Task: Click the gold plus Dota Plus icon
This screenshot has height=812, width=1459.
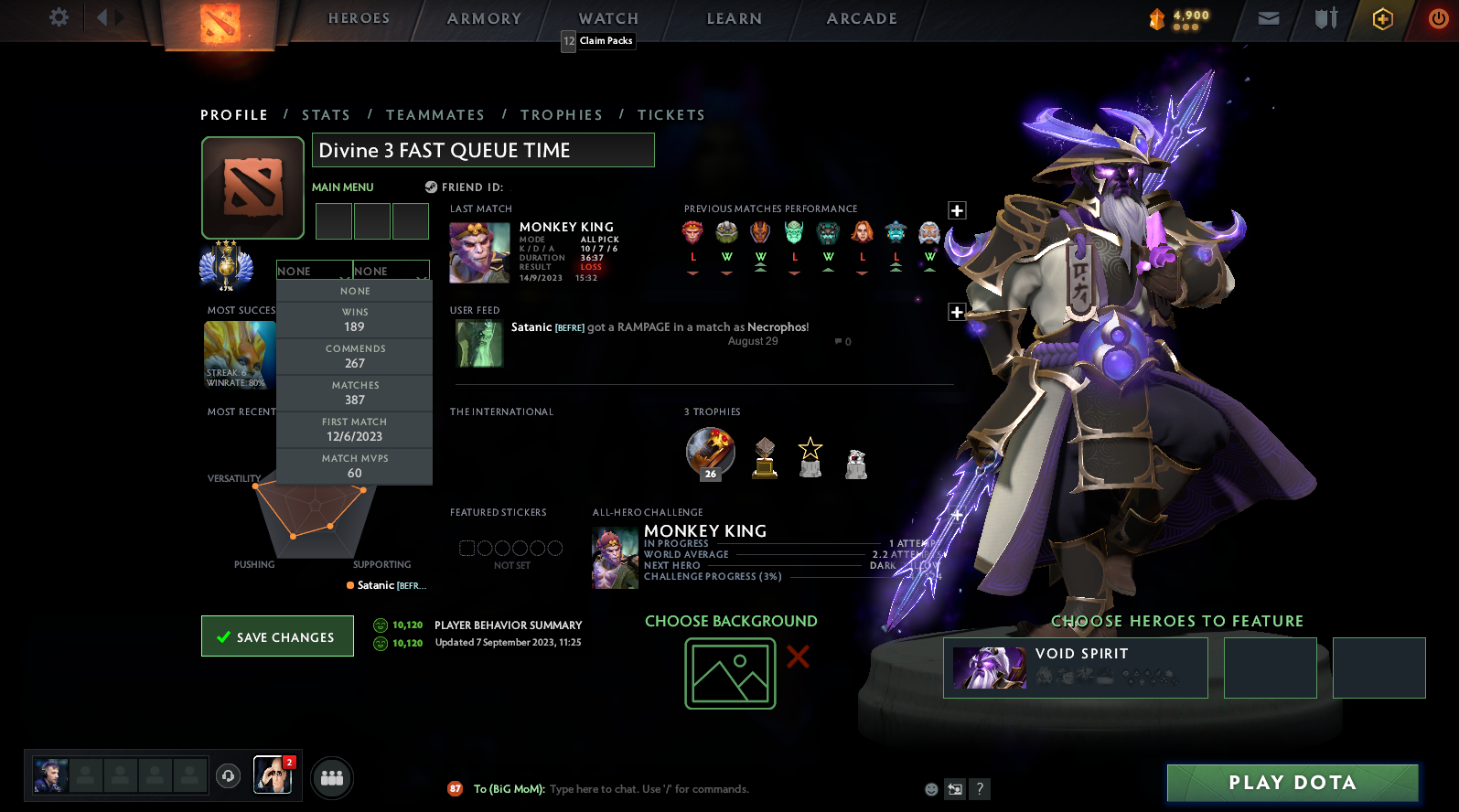Action: (x=1381, y=18)
